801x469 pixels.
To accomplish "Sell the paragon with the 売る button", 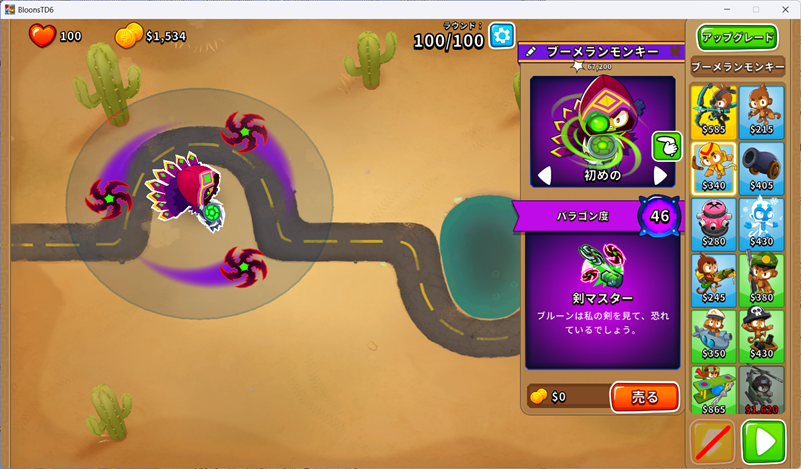I will [x=645, y=397].
